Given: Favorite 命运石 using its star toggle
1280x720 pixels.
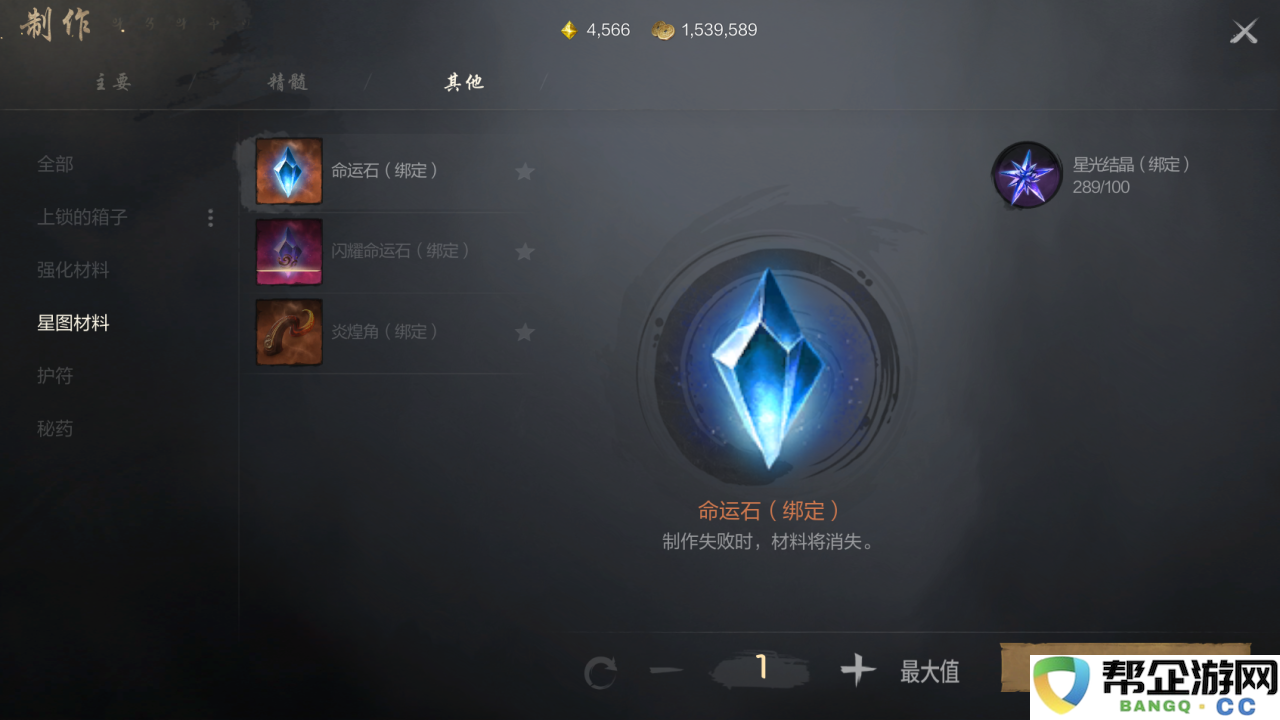Looking at the screenshot, I should 525,170.
